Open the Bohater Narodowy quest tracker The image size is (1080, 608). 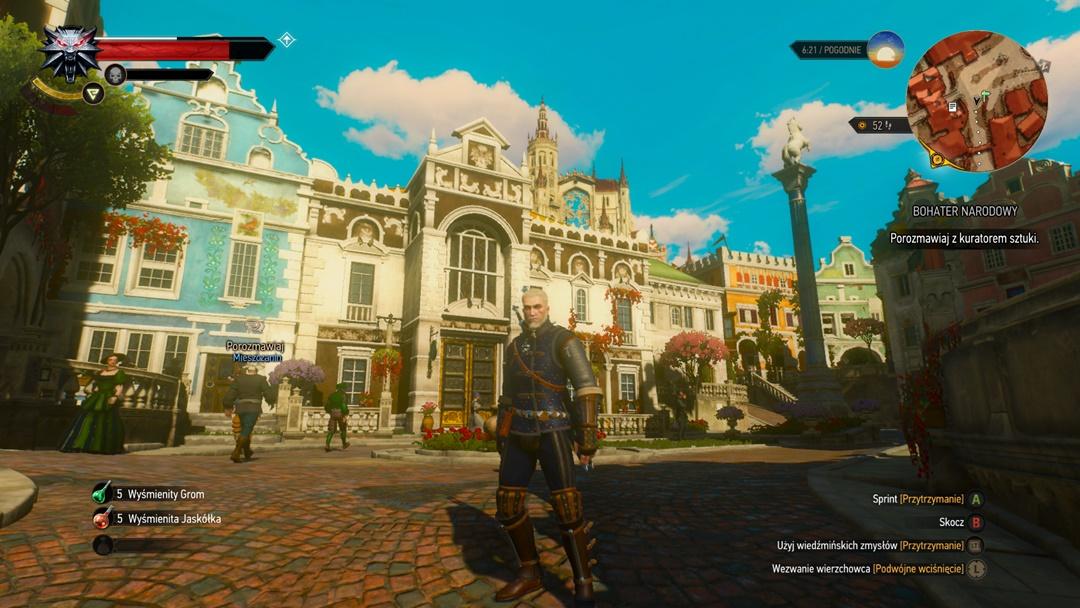click(964, 211)
